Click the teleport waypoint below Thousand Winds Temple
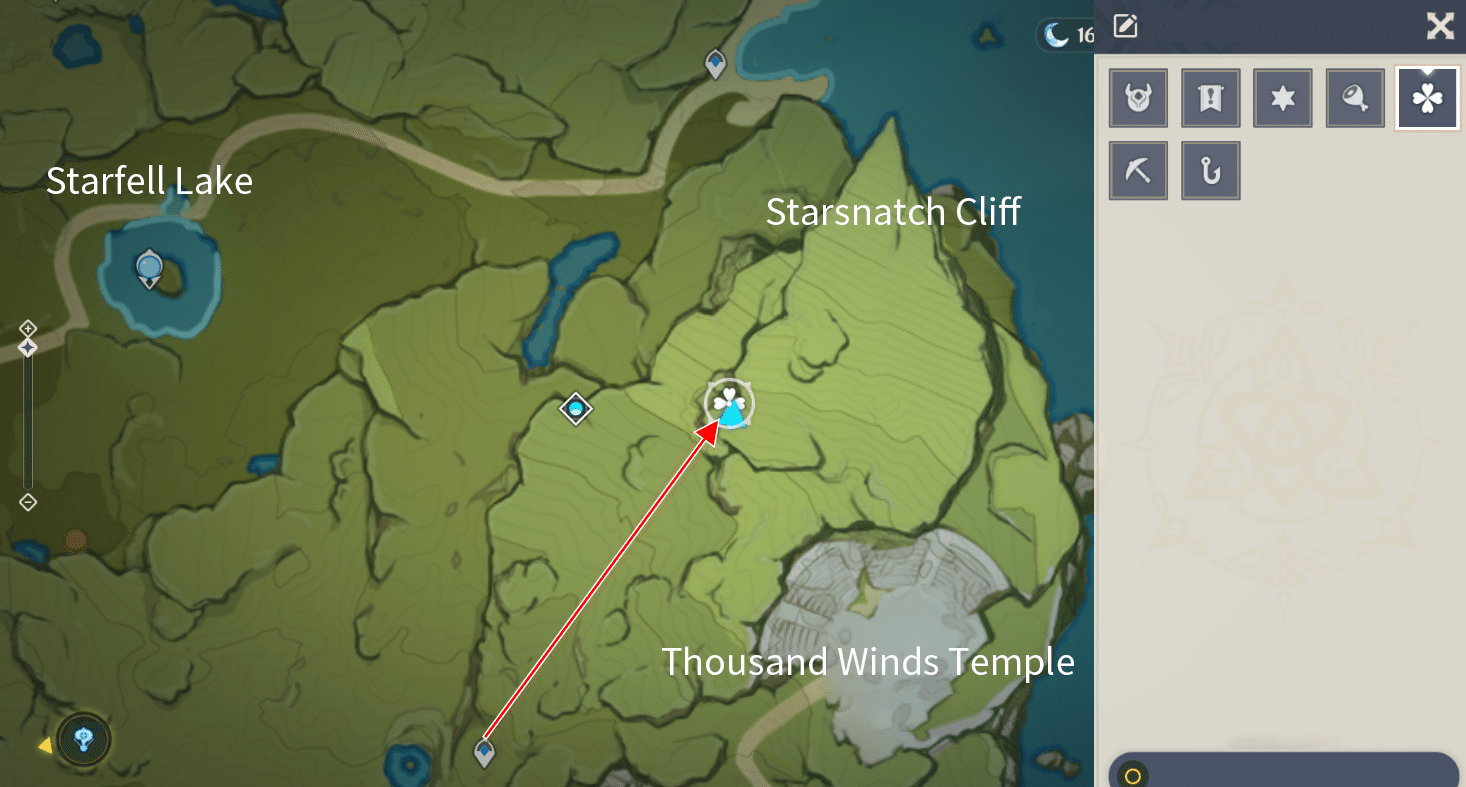1466x787 pixels. click(483, 752)
